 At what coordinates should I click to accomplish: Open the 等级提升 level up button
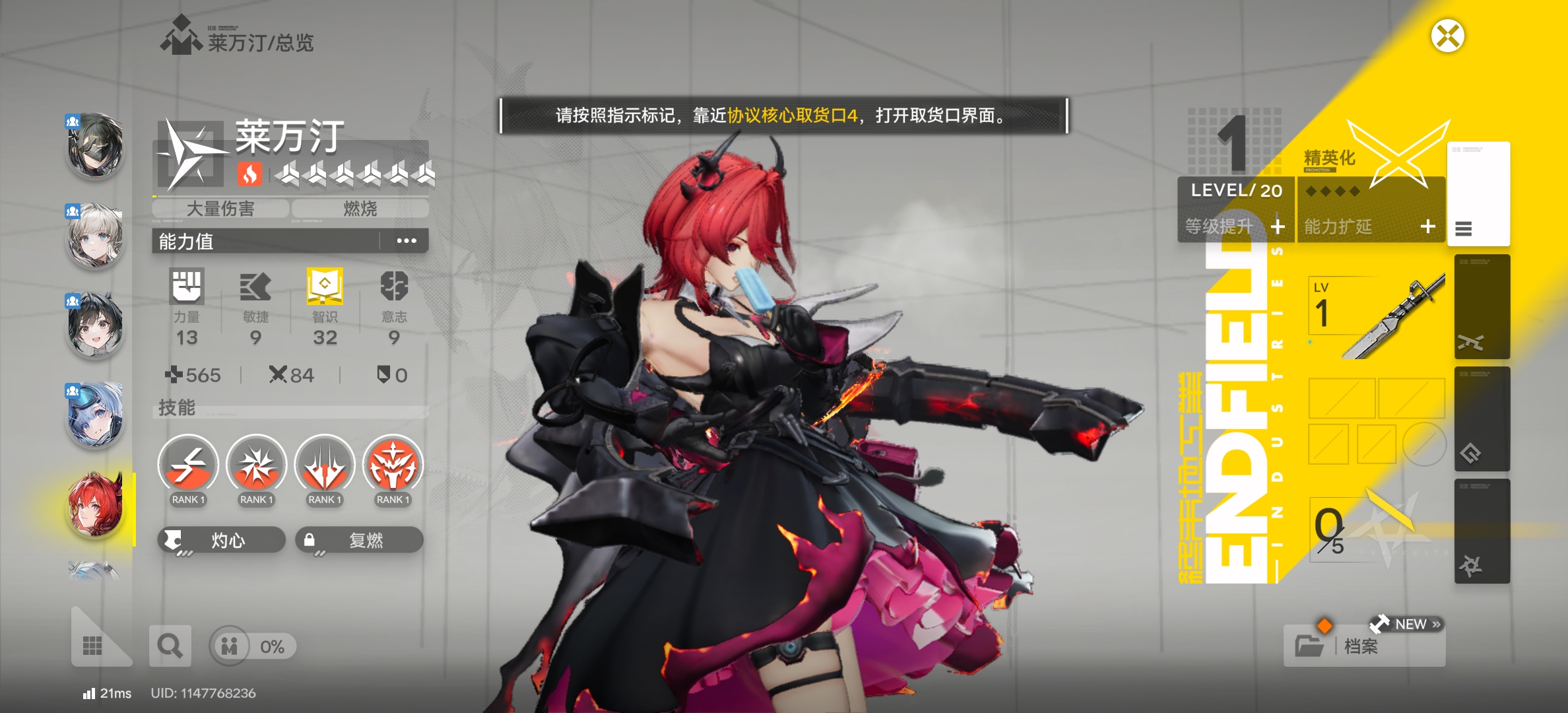[1235, 226]
